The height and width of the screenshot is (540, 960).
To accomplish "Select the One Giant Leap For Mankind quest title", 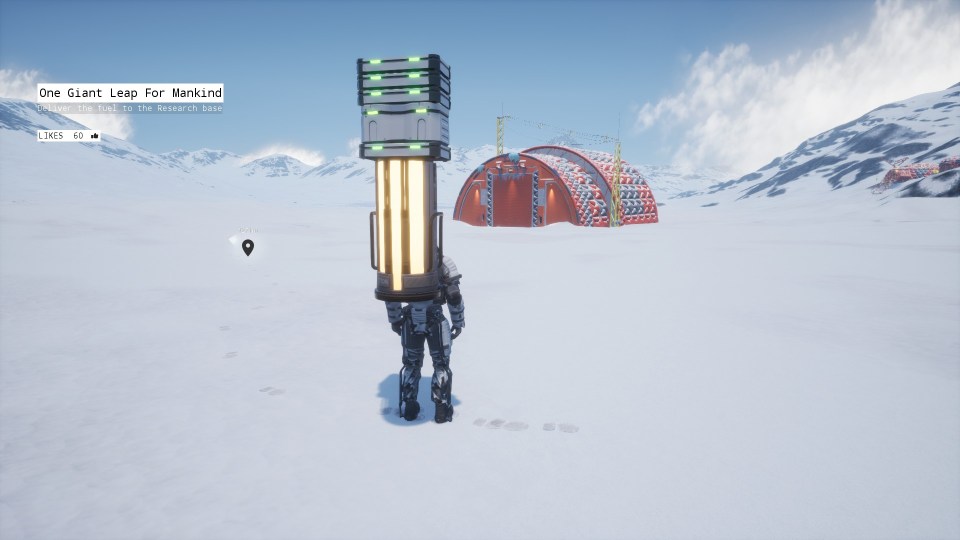I will pos(130,93).
